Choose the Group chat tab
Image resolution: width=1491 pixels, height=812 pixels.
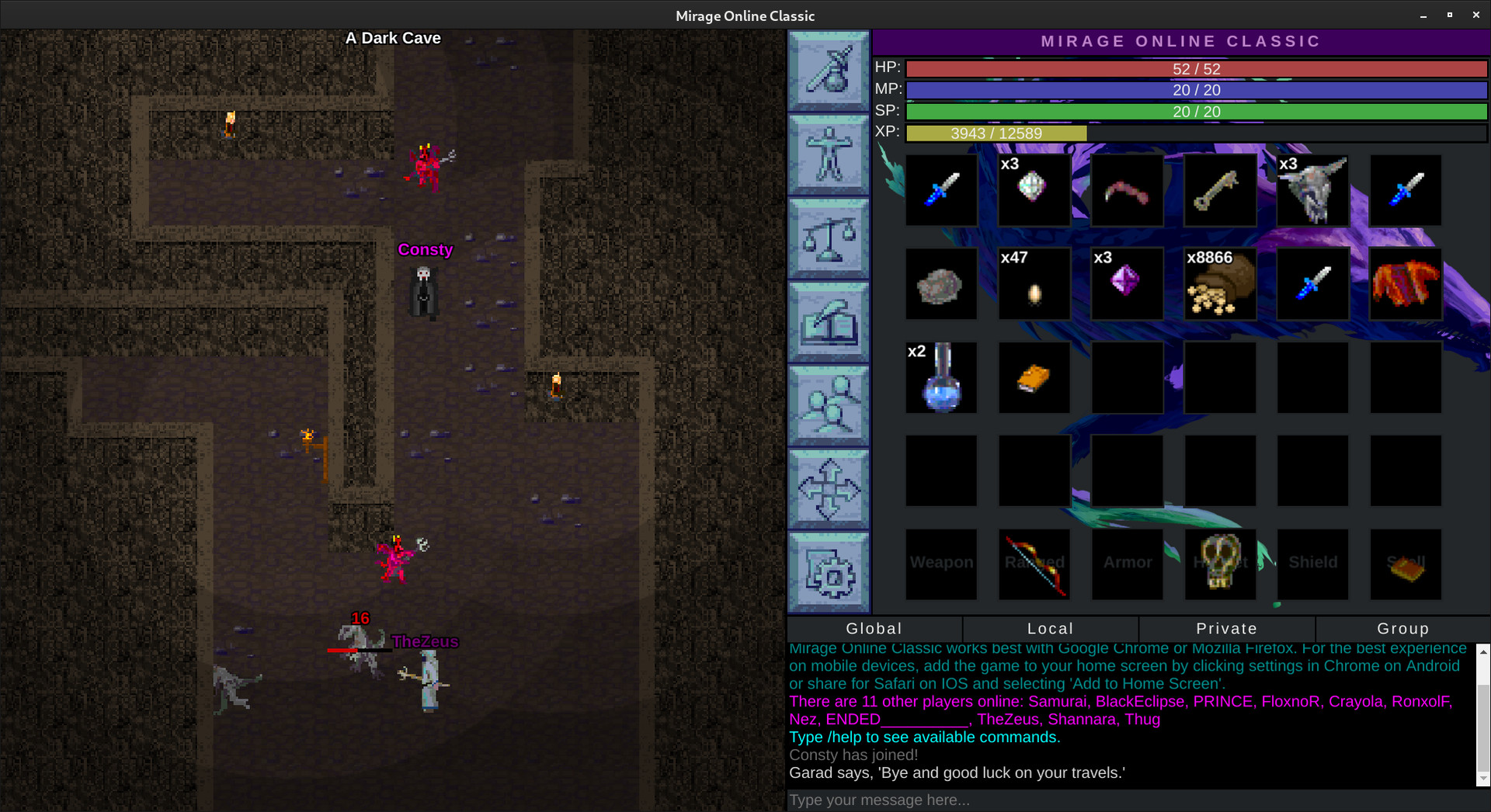click(x=1403, y=628)
